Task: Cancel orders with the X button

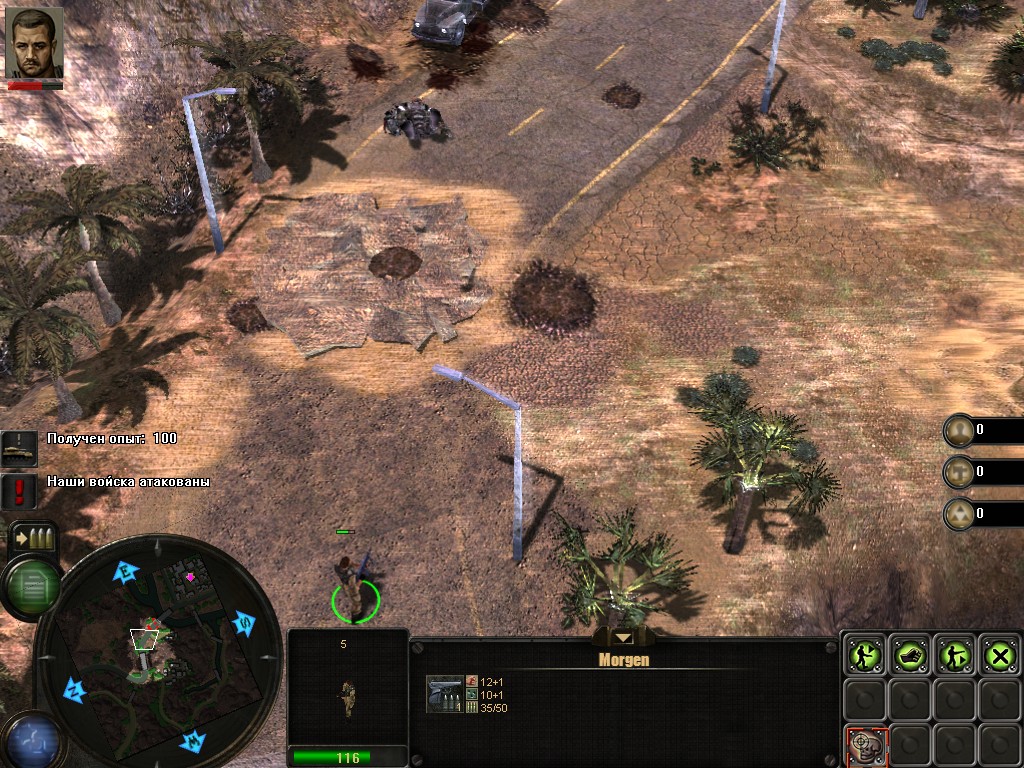Action: click(x=999, y=655)
